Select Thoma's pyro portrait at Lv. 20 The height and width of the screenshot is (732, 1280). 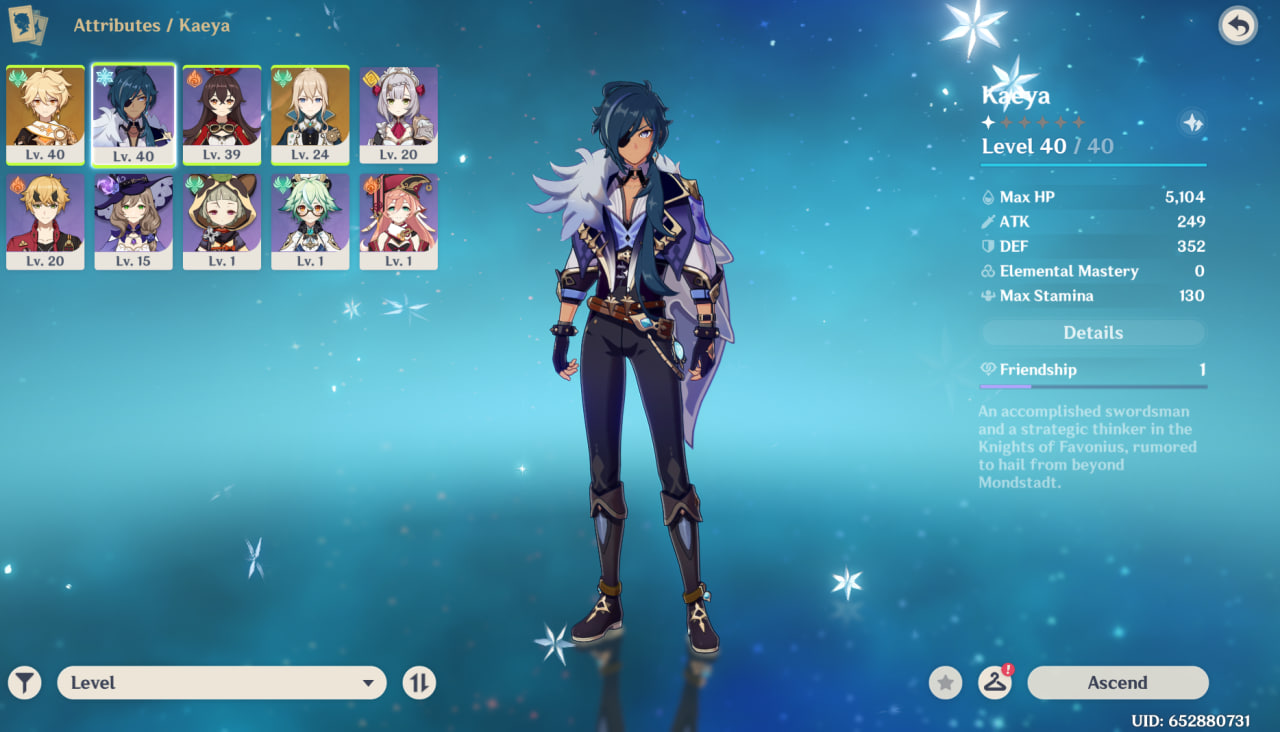point(45,221)
